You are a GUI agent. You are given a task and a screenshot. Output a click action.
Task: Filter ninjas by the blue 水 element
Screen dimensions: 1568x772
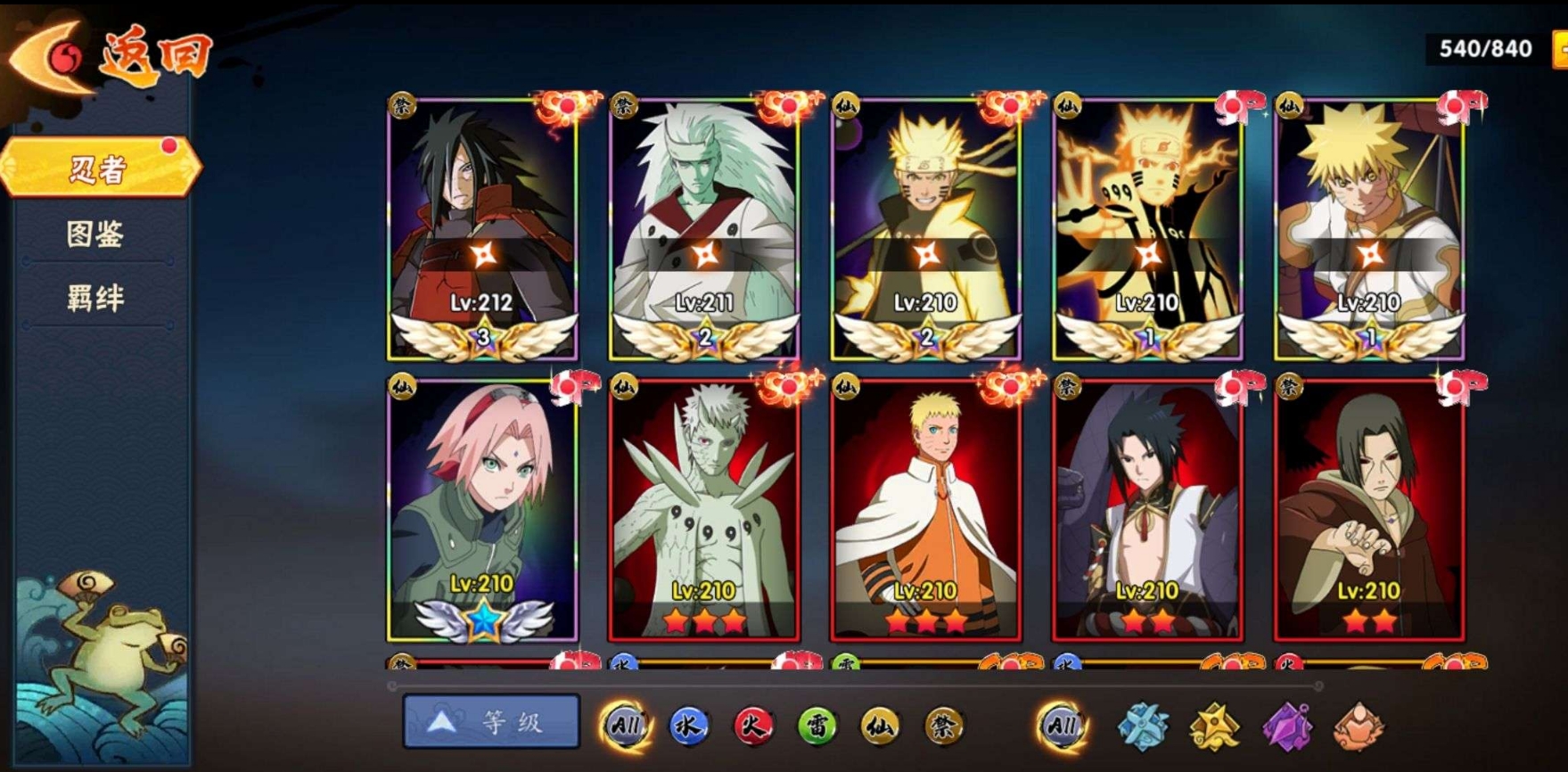(x=688, y=727)
